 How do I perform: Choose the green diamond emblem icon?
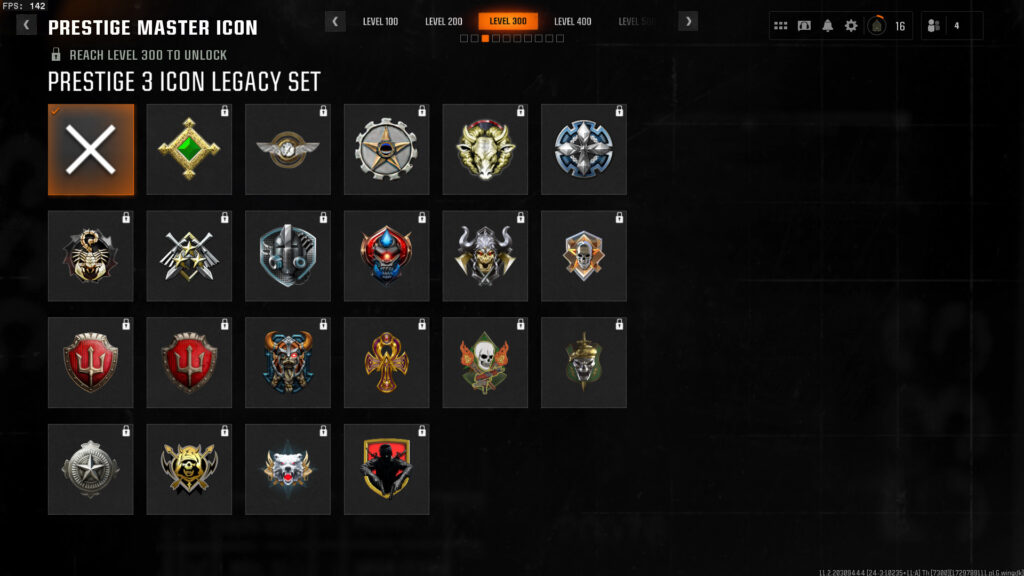click(x=189, y=149)
